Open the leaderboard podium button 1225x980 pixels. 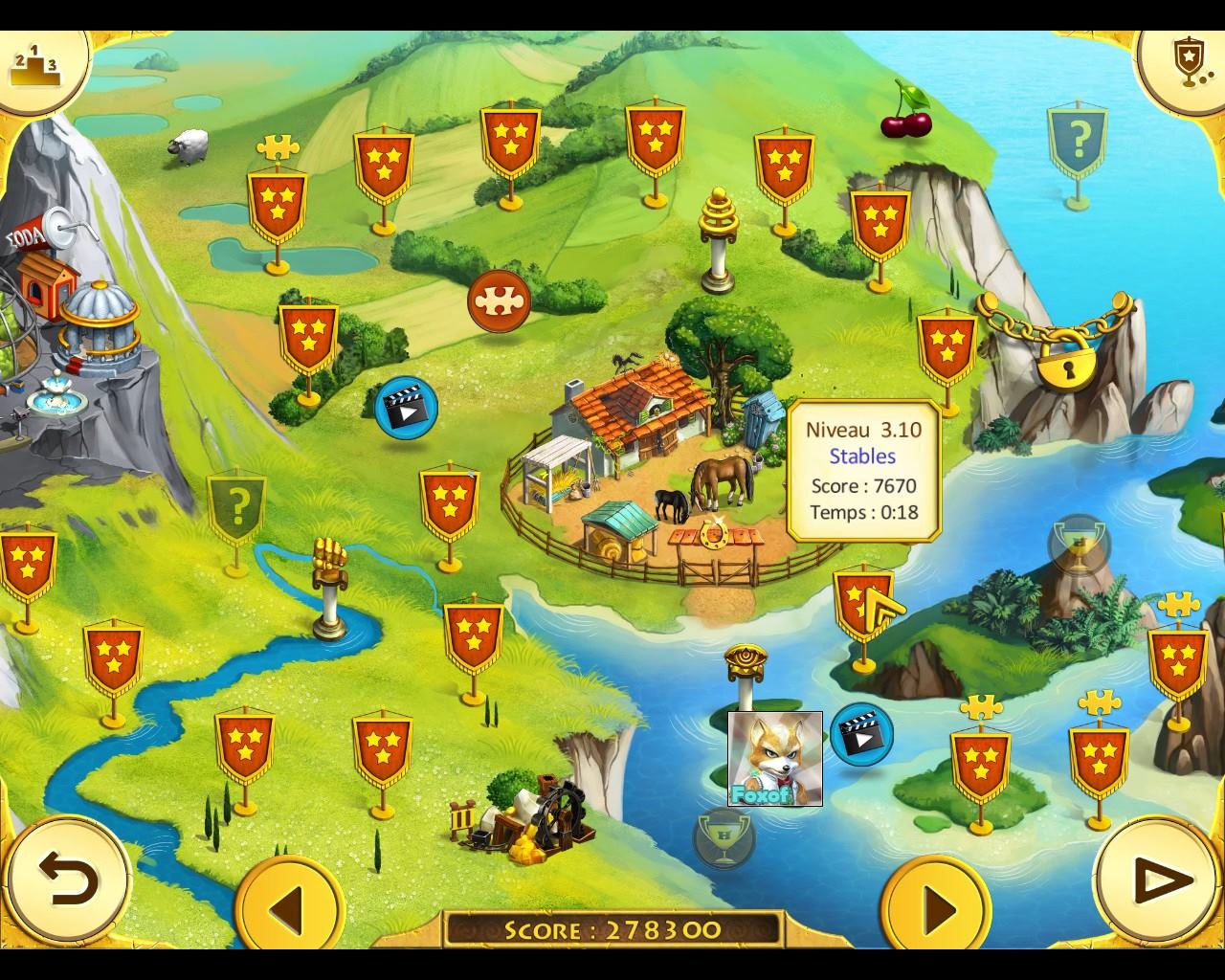pos(34,63)
